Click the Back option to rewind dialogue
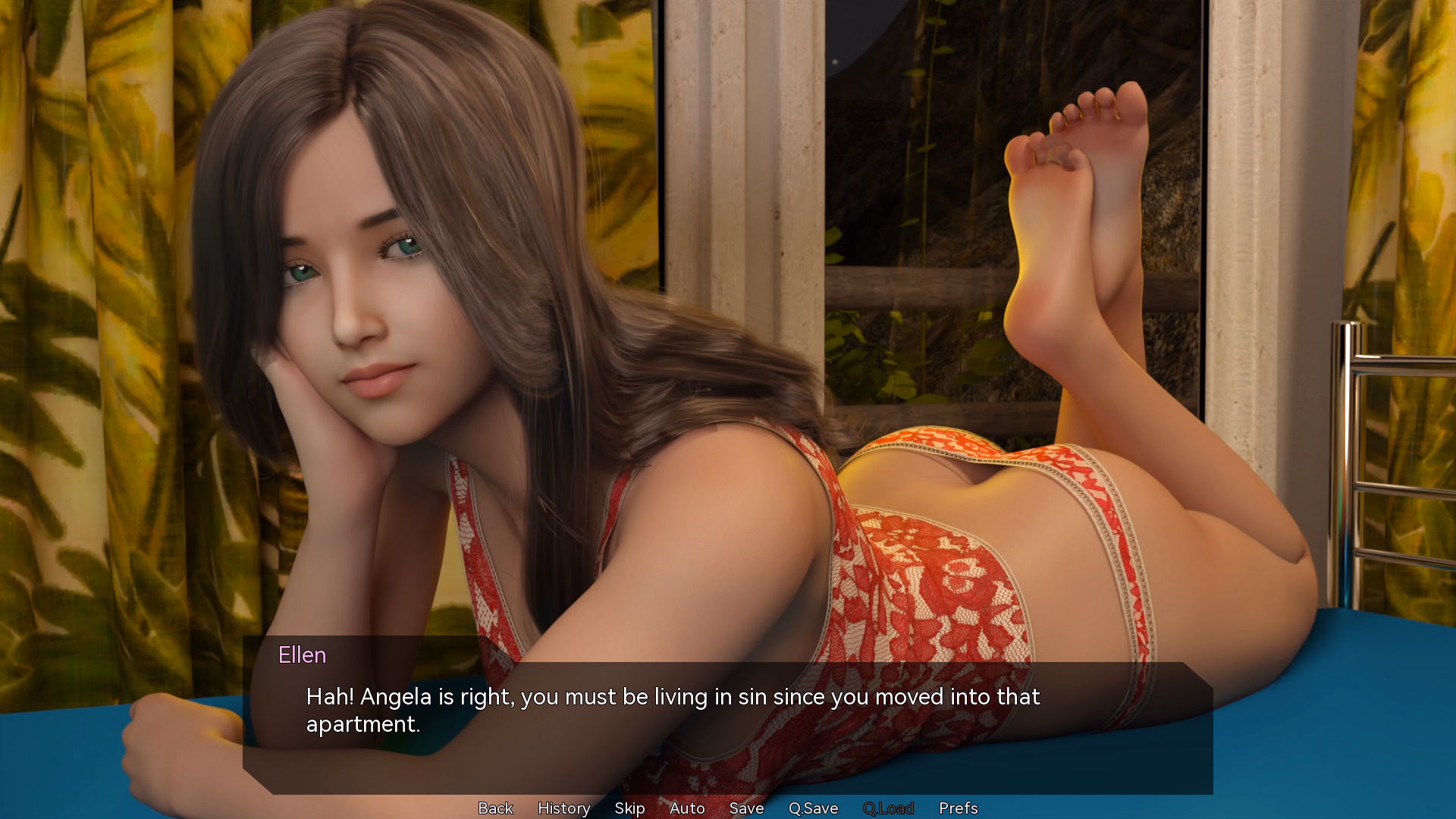Image resolution: width=1456 pixels, height=819 pixels. pyautogui.click(x=494, y=808)
